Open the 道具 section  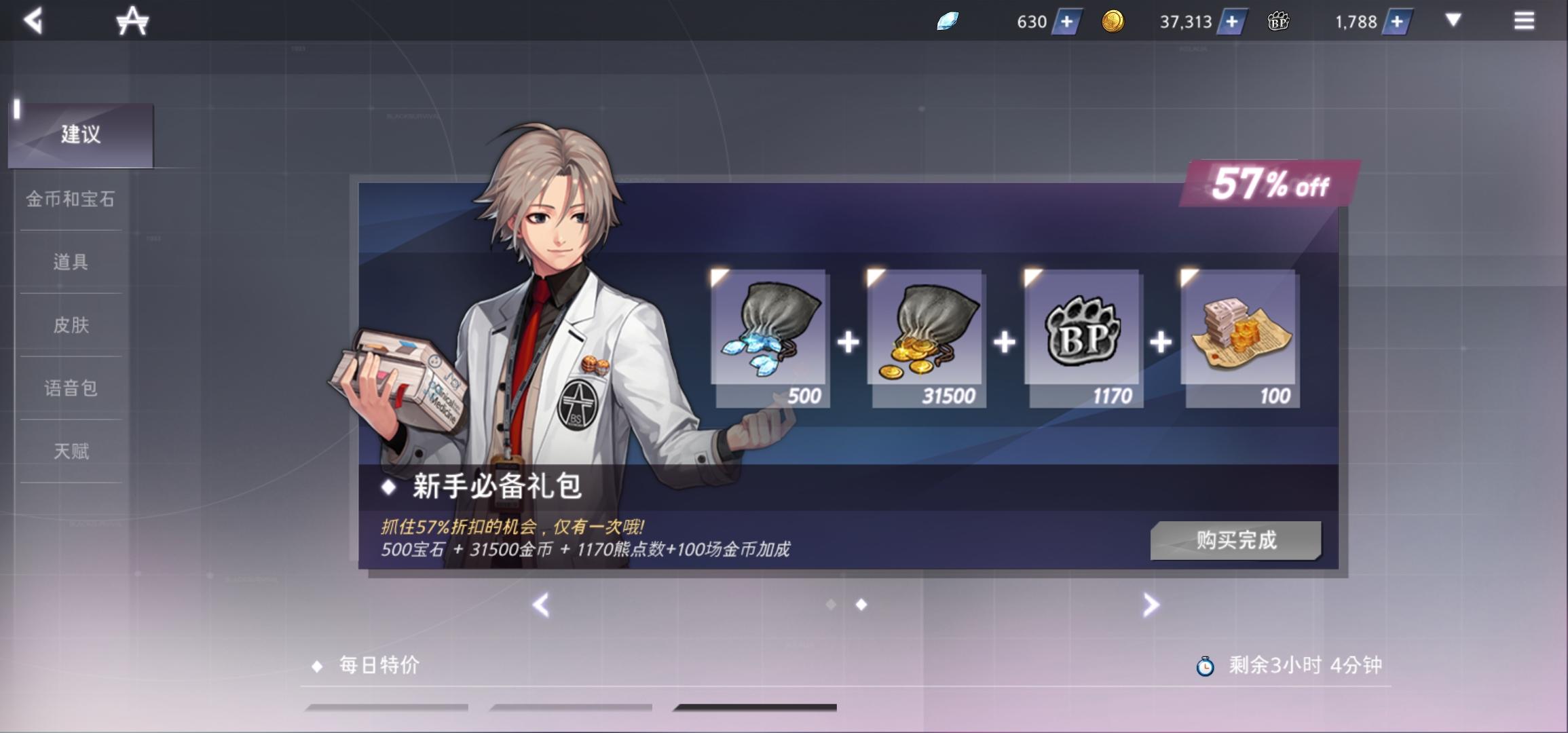(x=71, y=263)
